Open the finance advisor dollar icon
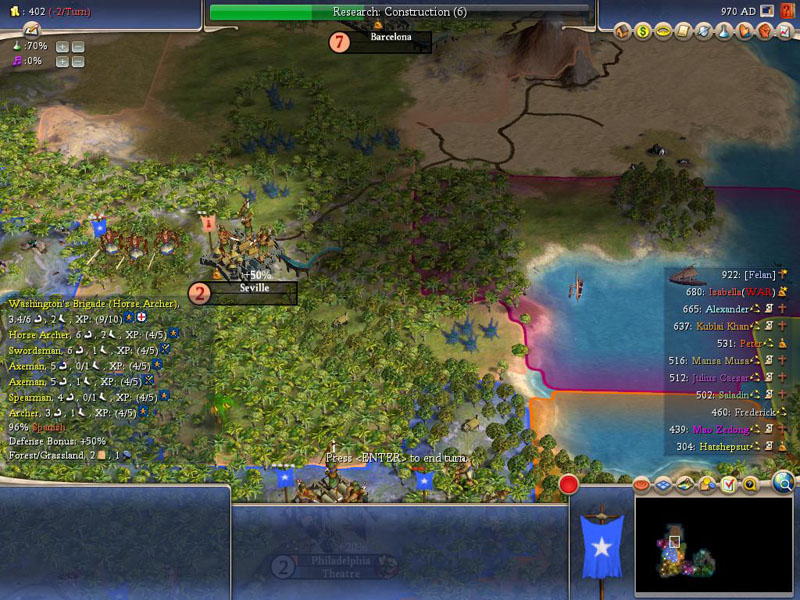The width and height of the screenshot is (800, 600). [x=643, y=32]
